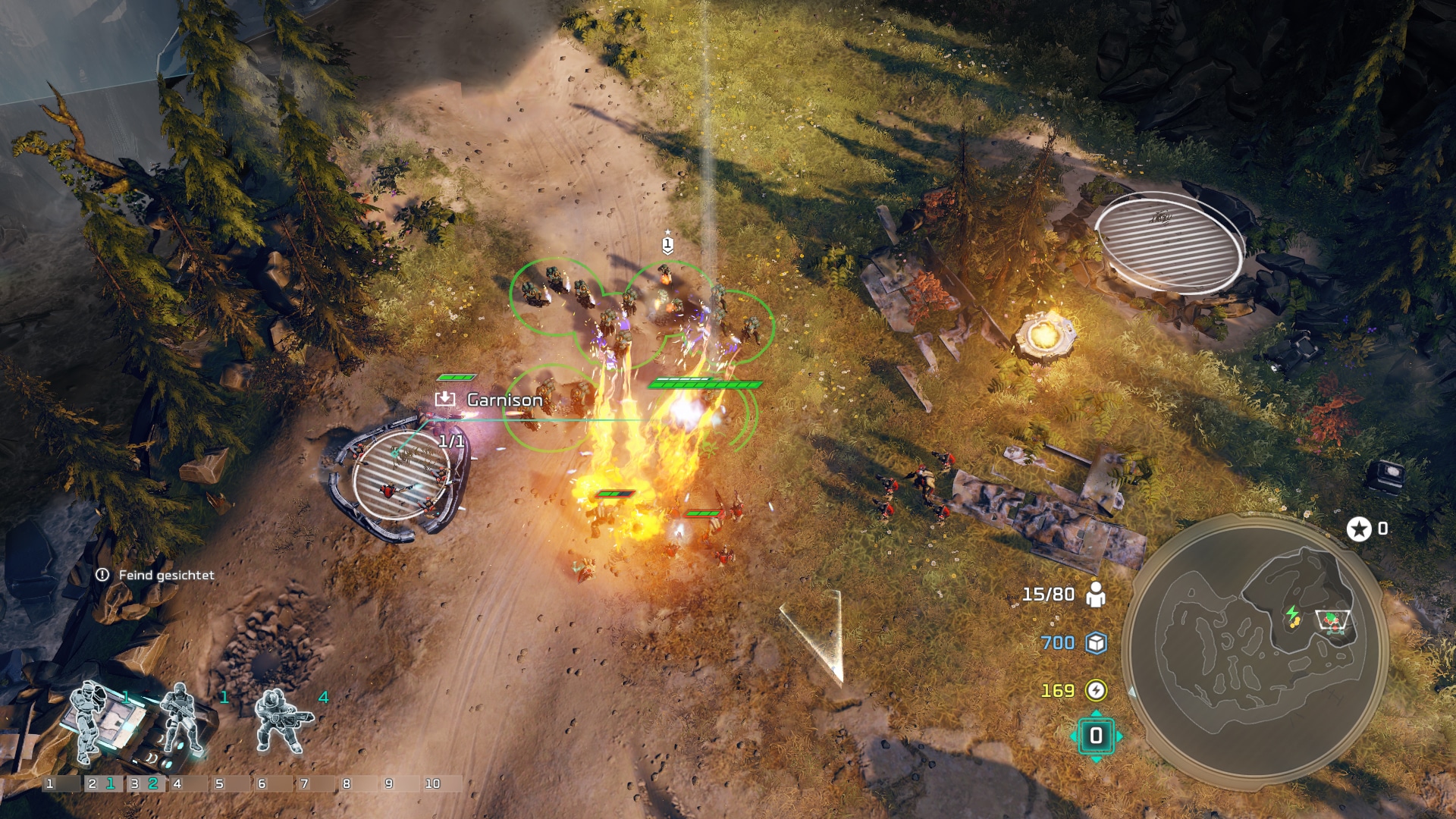Click the leader points star icon

[x=1358, y=529]
